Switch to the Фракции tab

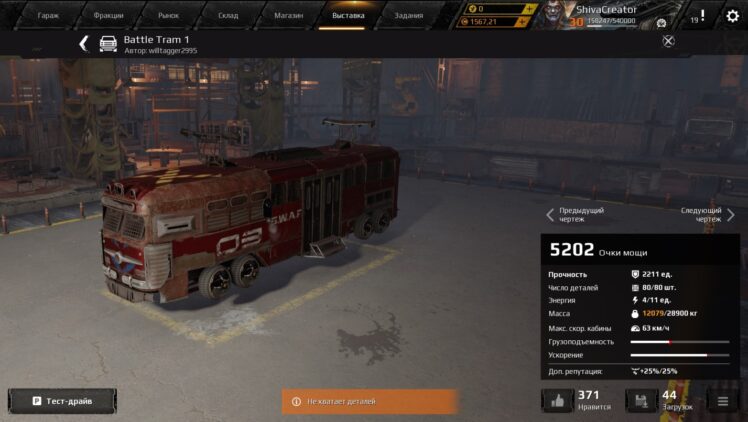click(x=108, y=16)
